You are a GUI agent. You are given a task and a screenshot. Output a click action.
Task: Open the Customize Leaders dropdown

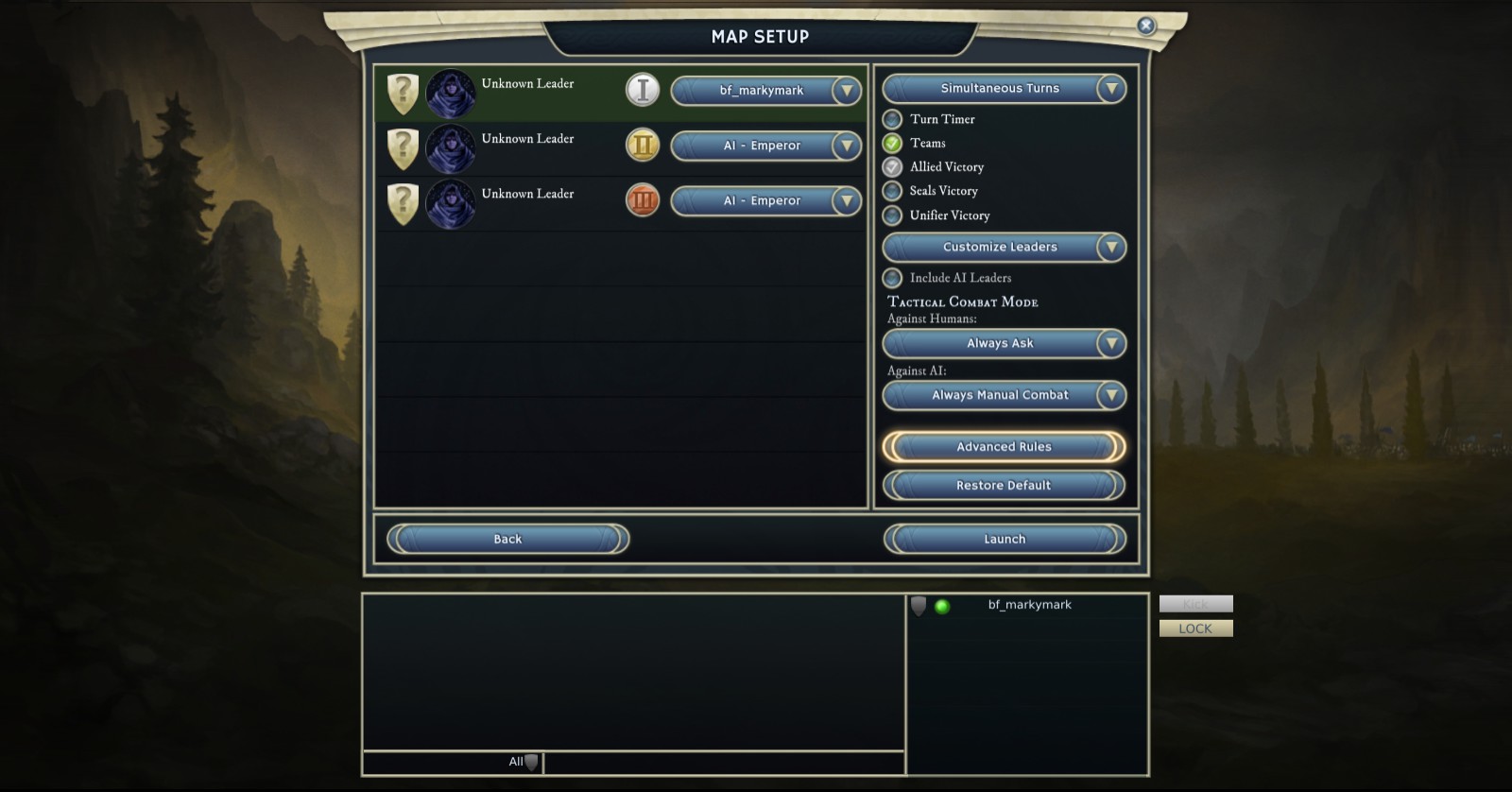click(x=1111, y=248)
